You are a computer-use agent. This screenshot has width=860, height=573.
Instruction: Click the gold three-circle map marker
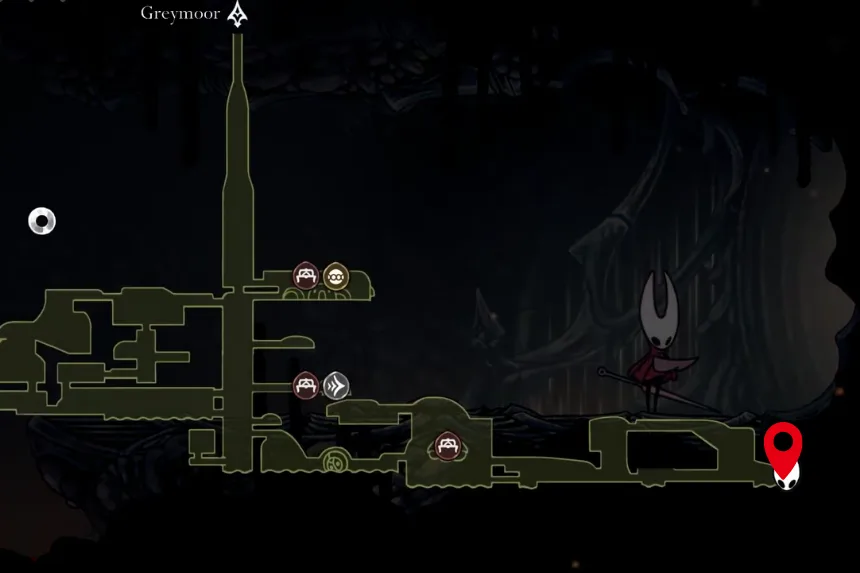336,276
